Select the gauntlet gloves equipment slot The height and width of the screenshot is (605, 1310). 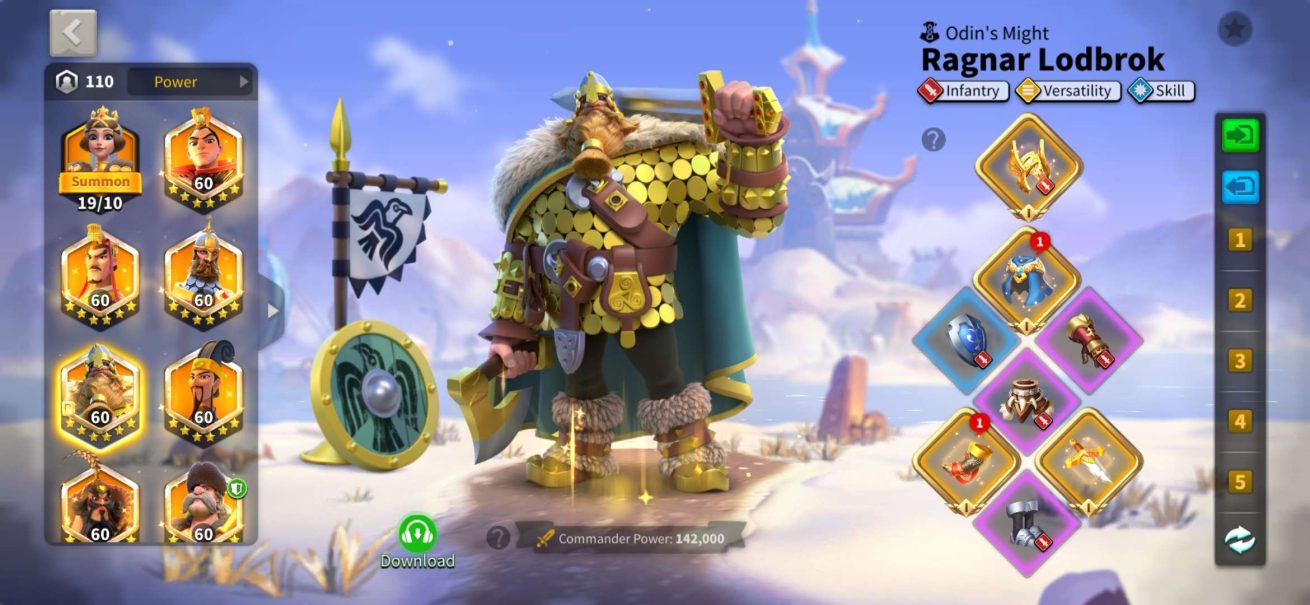(1088, 340)
